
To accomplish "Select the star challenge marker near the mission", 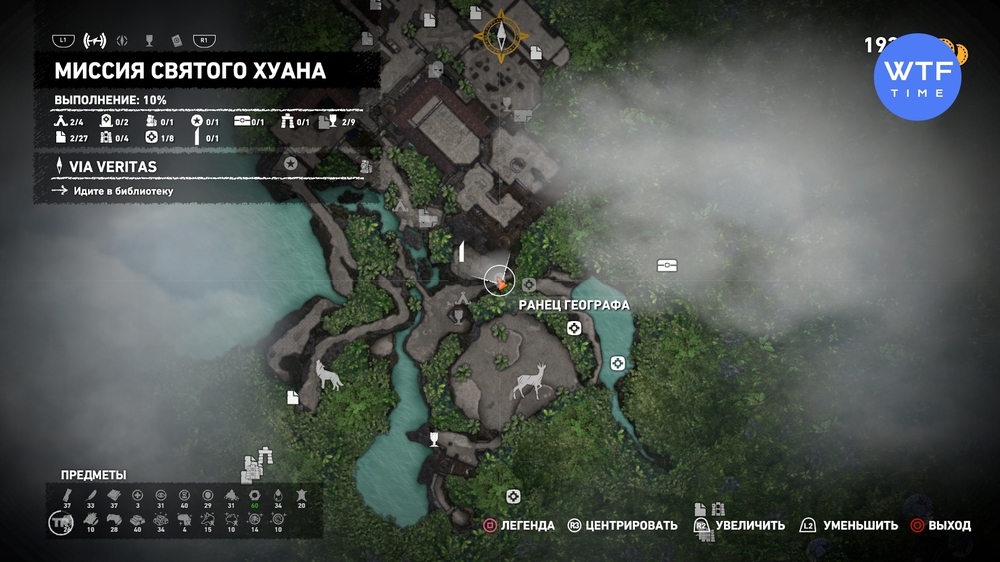I will [291, 162].
